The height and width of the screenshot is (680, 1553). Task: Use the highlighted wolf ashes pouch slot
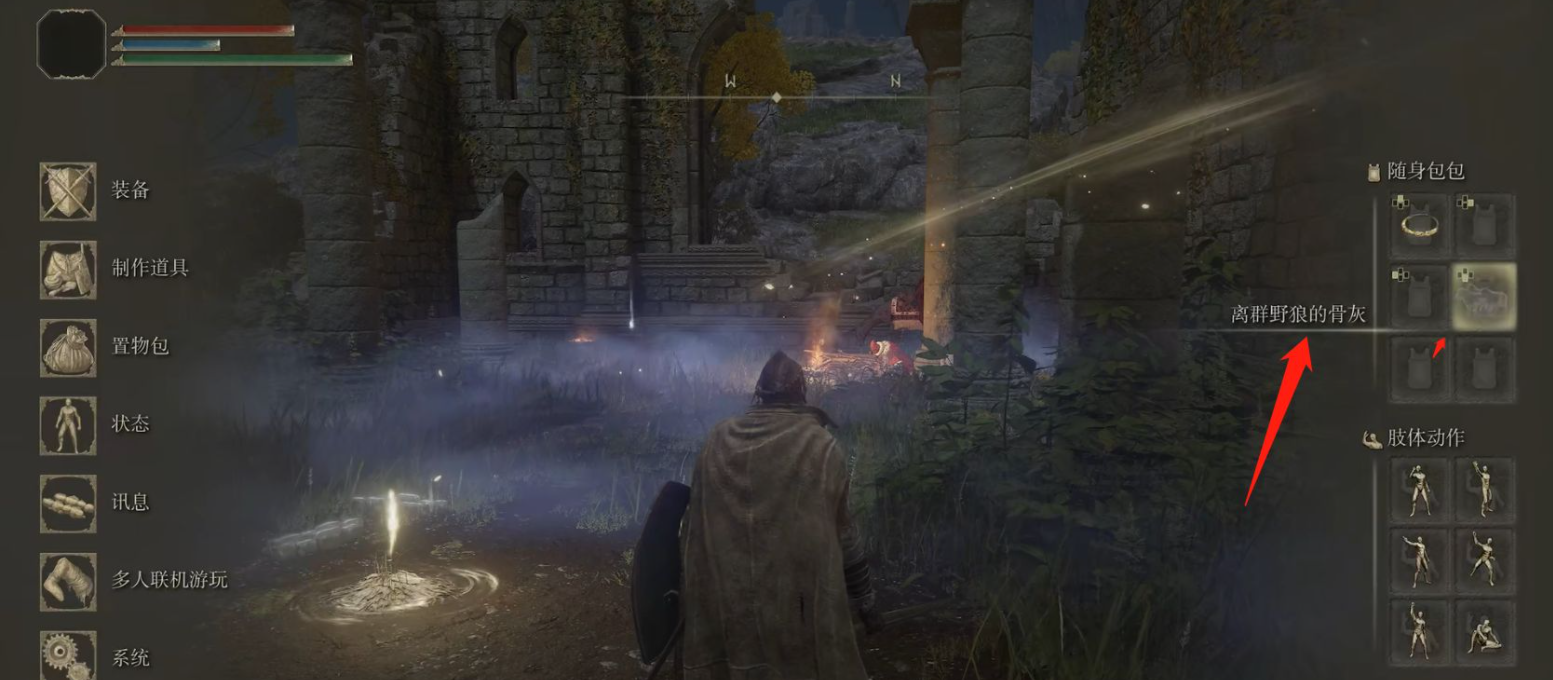(x=1484, y=297)
